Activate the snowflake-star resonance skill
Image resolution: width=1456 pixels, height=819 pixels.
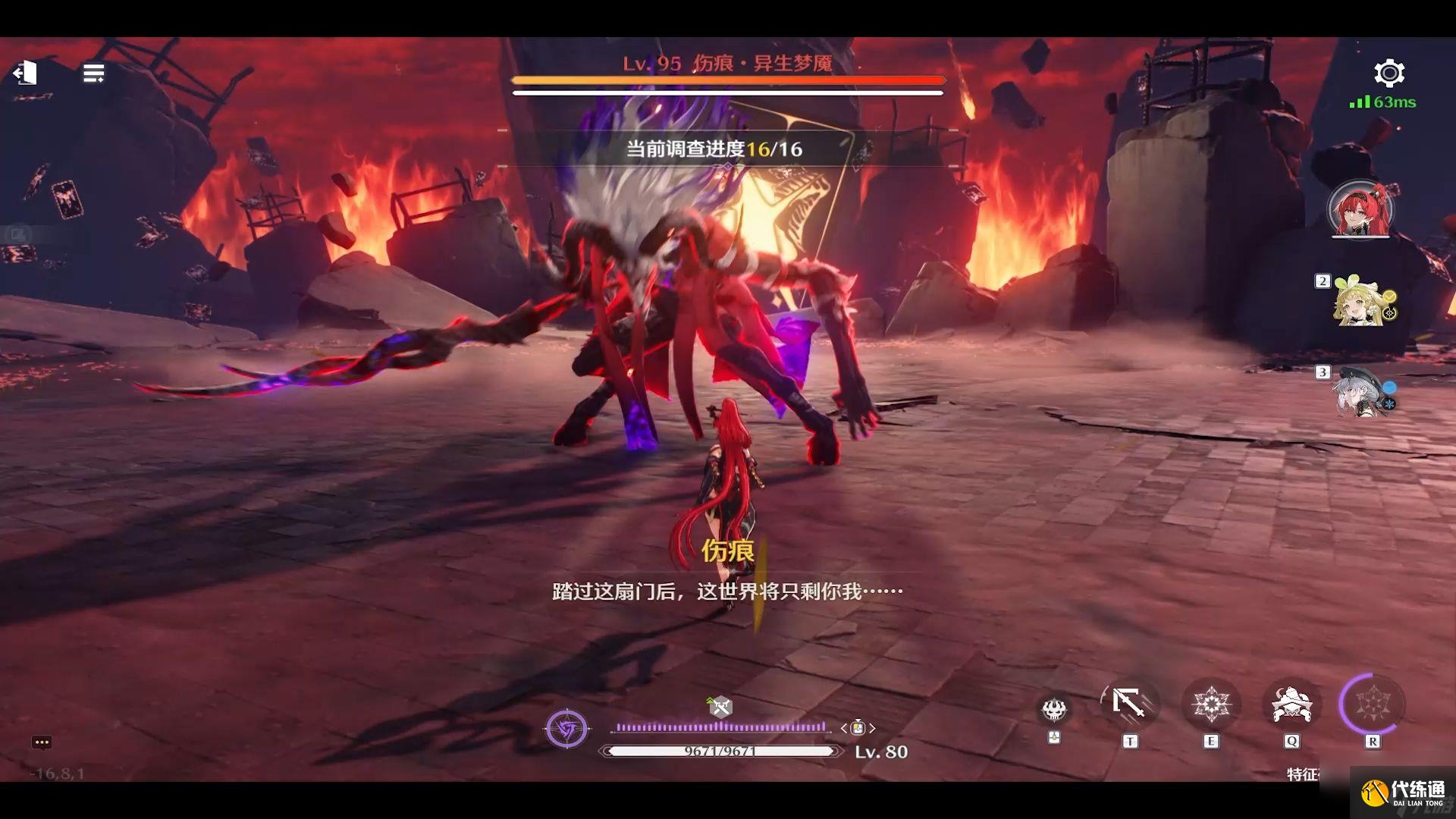click(1210, 704)
